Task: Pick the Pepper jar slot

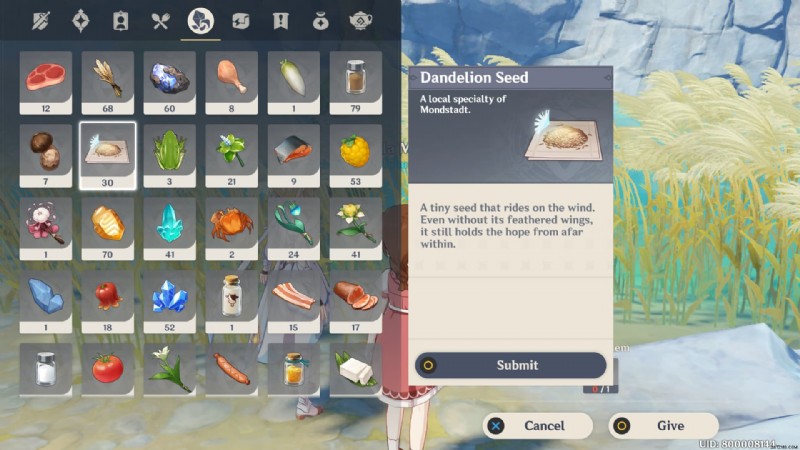Action: coord(355,77)
